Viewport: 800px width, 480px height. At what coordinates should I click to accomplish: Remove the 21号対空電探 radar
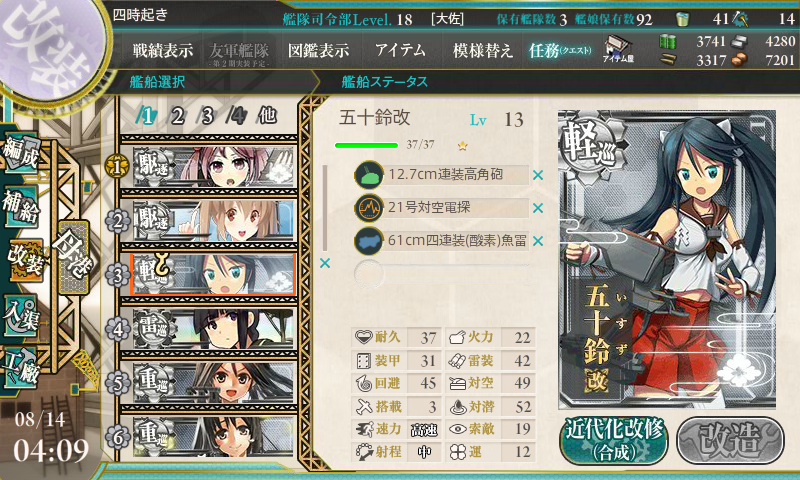[537, 208]
